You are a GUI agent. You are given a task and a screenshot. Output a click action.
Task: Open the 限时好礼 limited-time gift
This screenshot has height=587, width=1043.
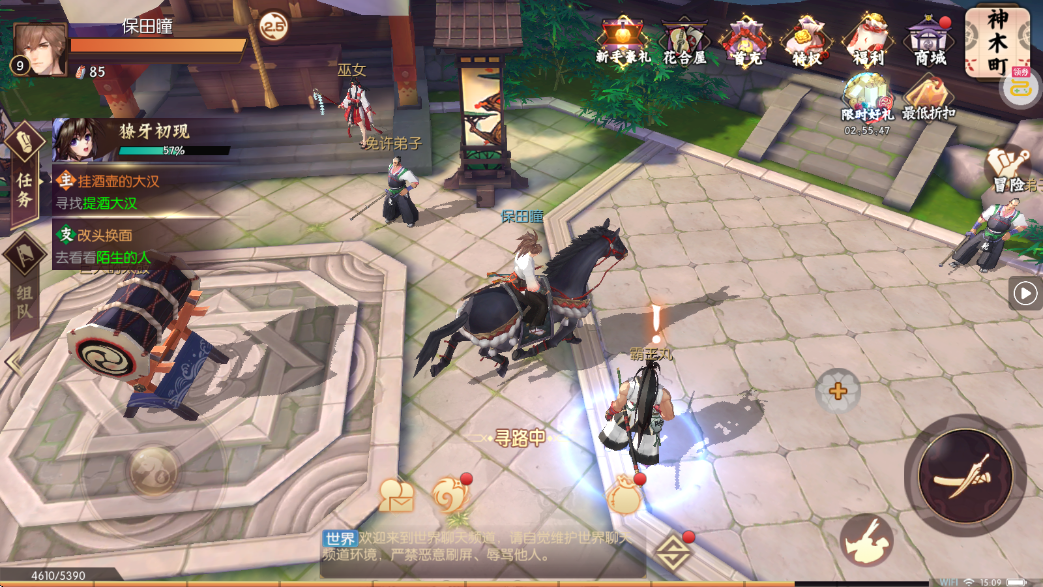[864, 100]
